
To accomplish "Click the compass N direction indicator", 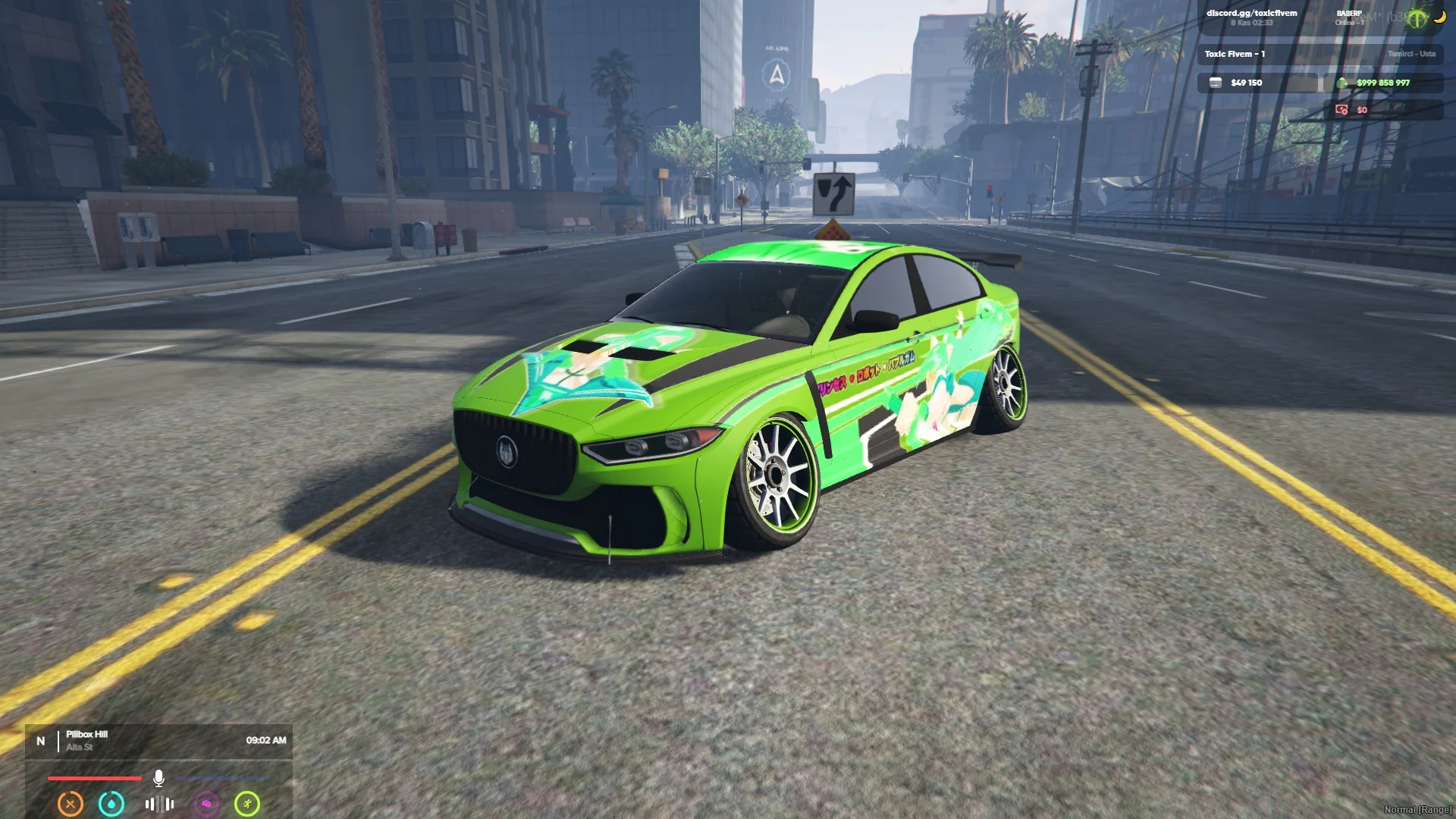I will pyautogui.click(x=41, y=741).
